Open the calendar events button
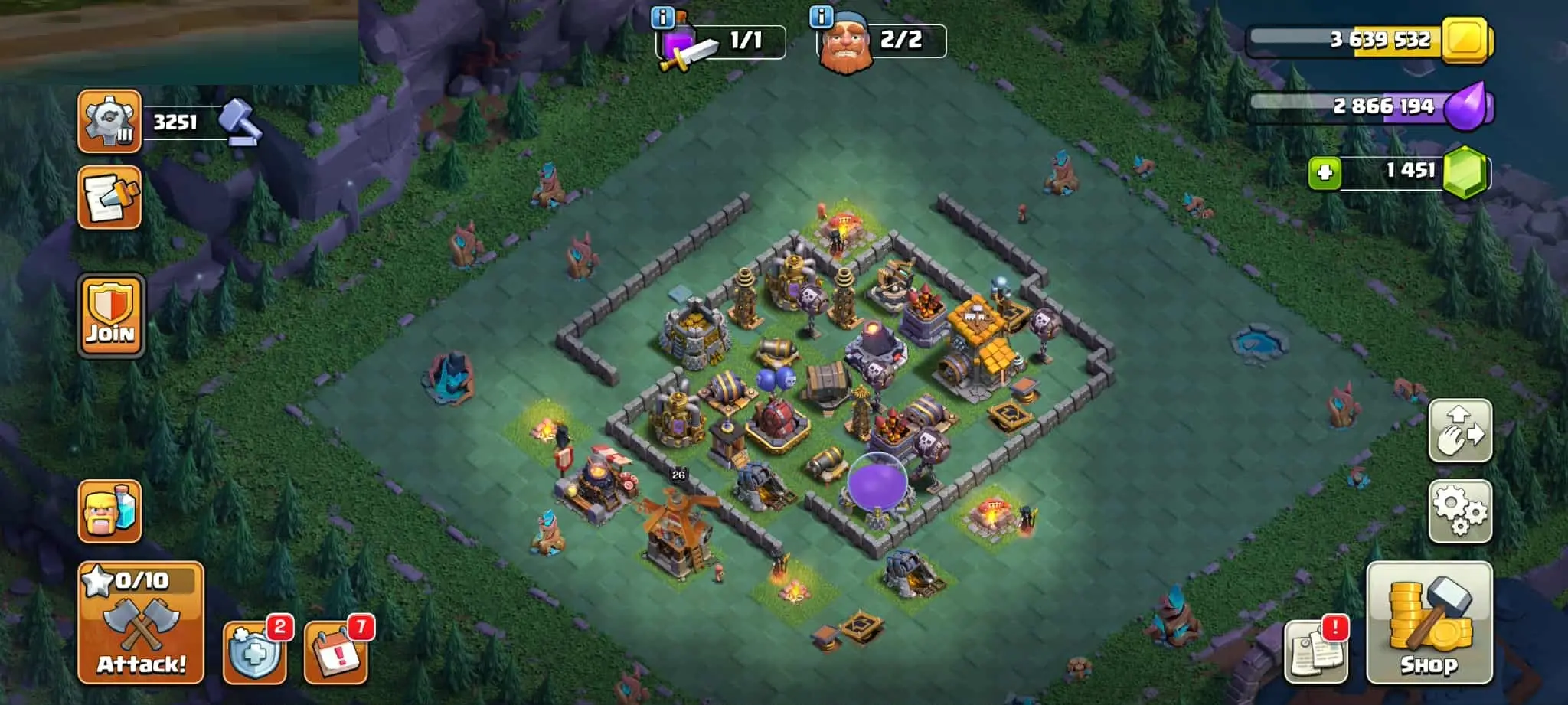 click(x=335, y=653)
